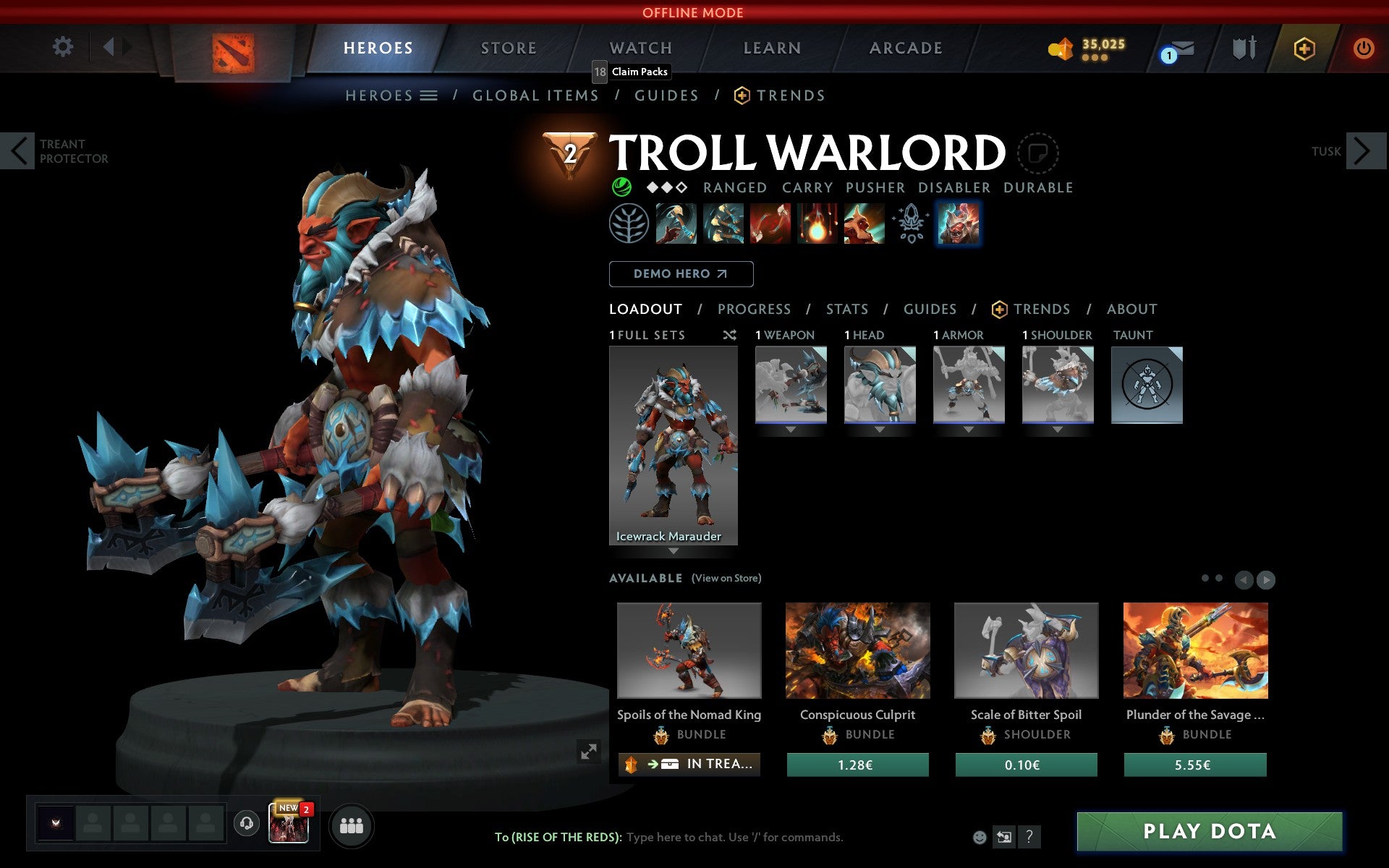Open the Watch menu in the top bar
Image resolution: width=1389 pixels, height=868 pixels.
pyautogui.click(x=640, y=47)
